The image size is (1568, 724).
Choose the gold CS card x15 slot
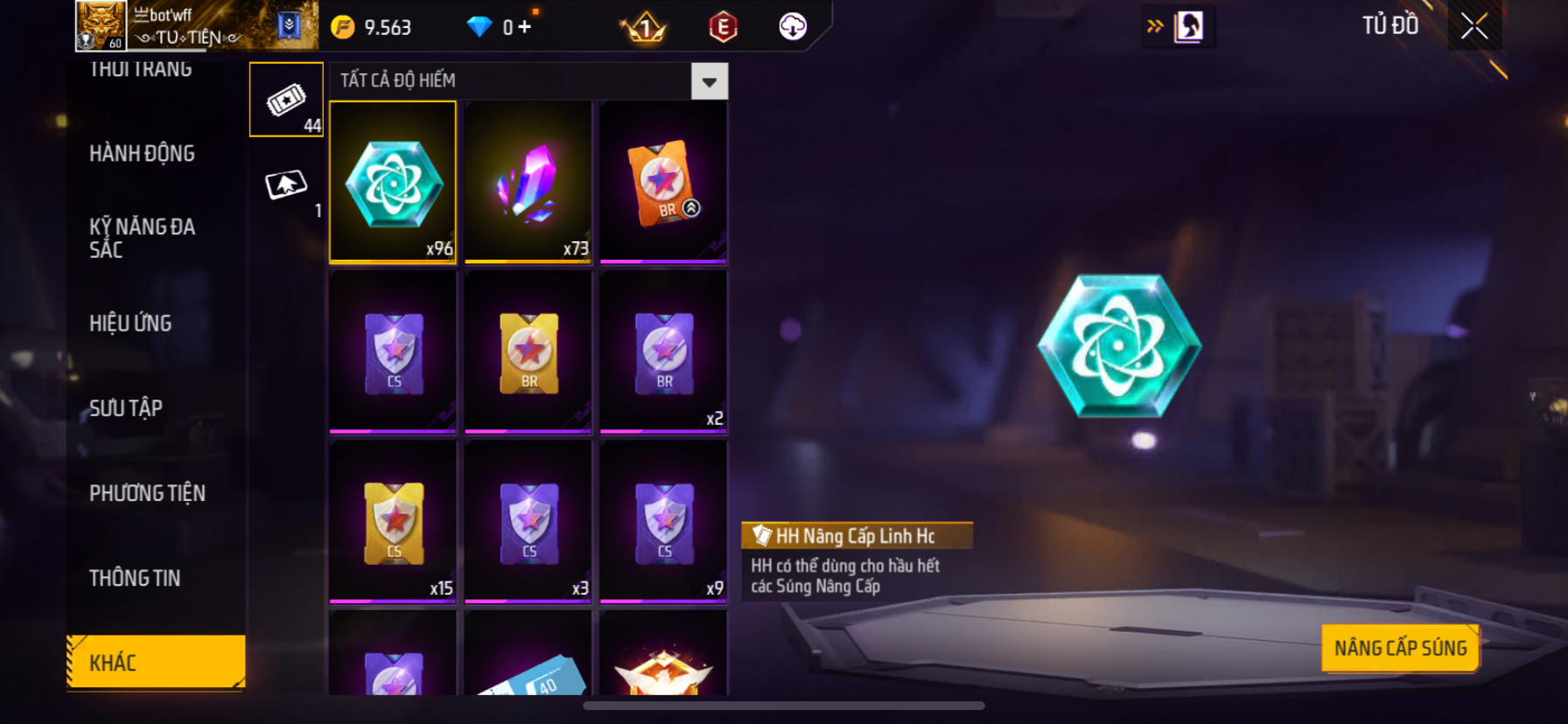click(393, 522)
